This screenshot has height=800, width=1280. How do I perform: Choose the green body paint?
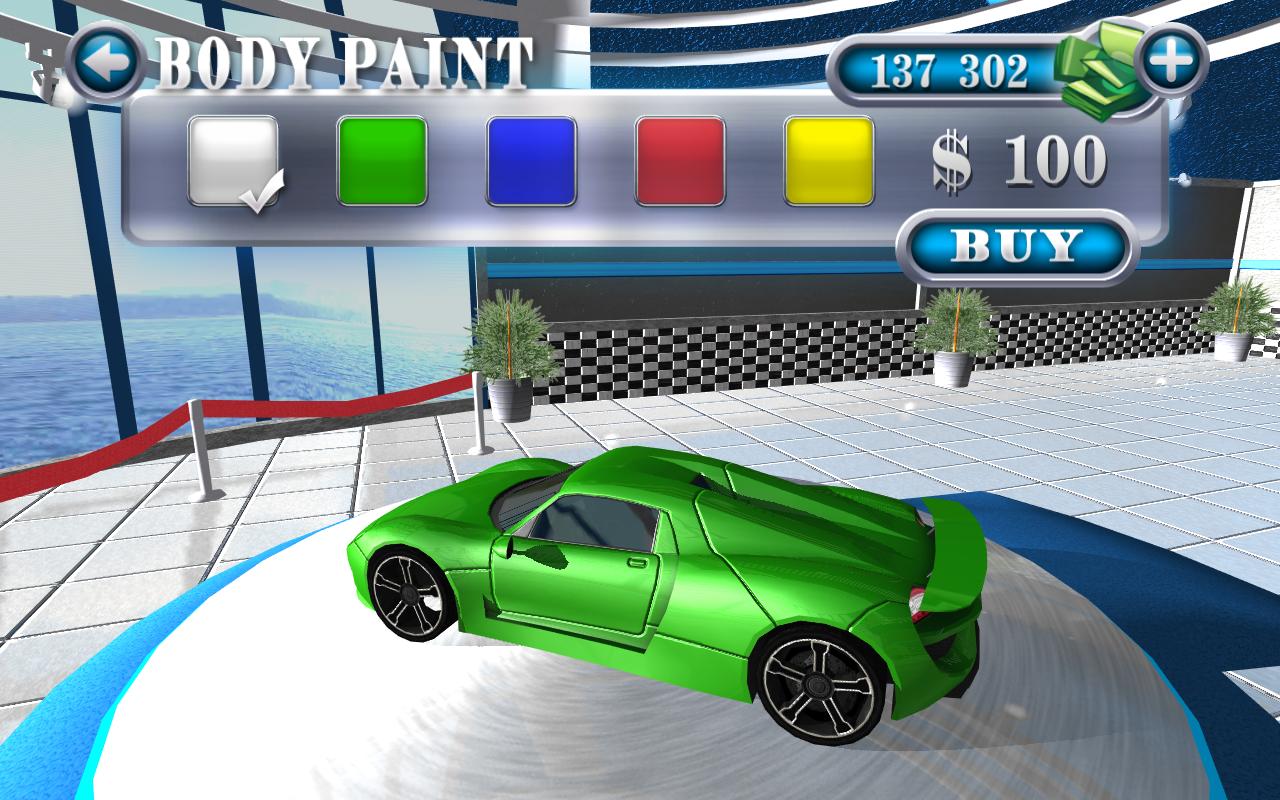pos(382,161)
